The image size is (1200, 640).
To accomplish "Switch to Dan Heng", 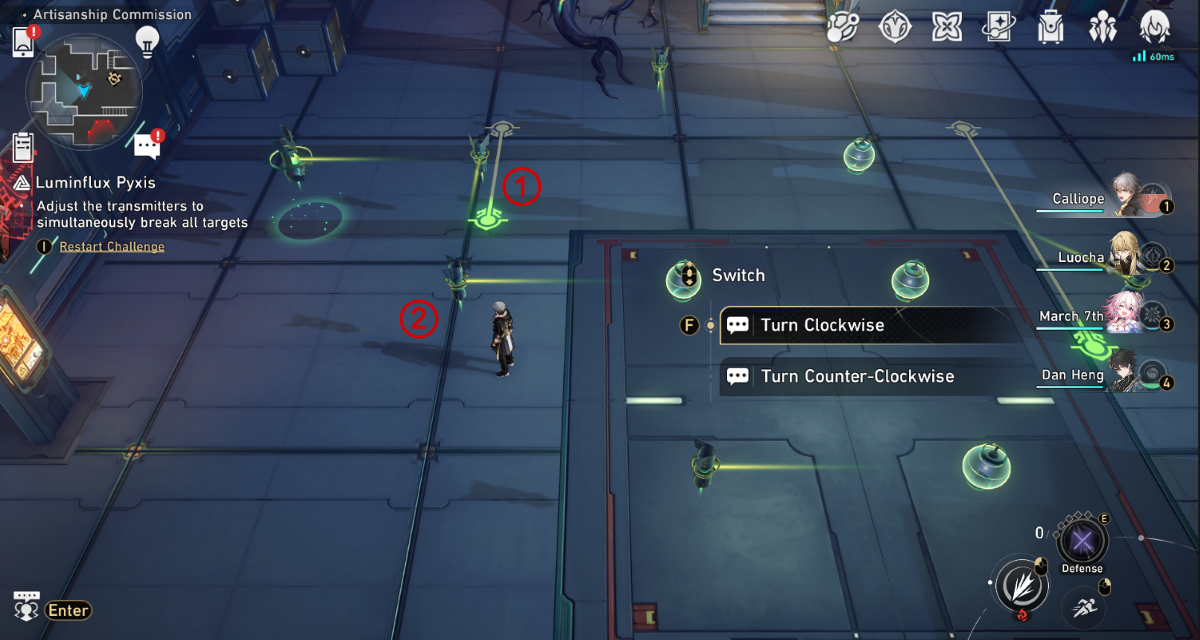I will coord(1127,376).
